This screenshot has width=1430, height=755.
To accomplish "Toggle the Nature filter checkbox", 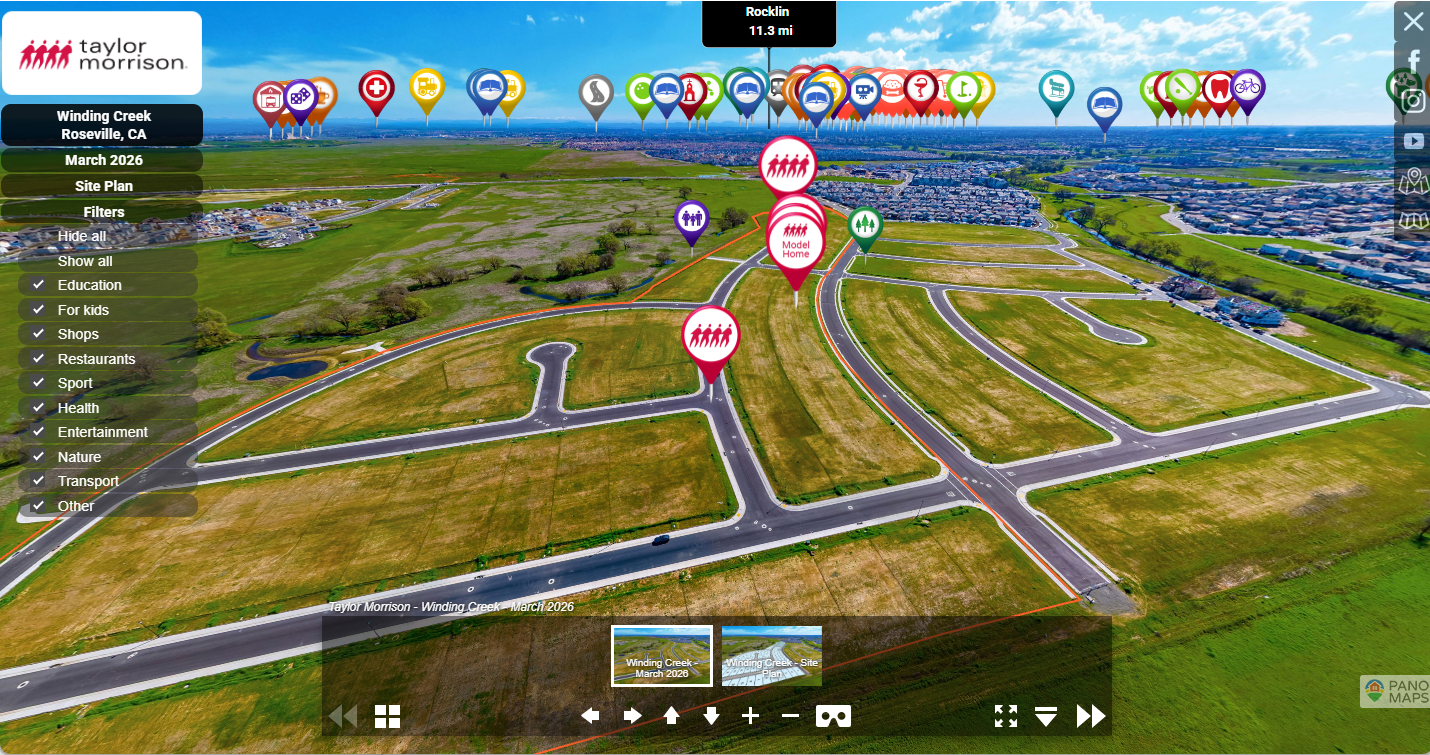I will 39,457.
